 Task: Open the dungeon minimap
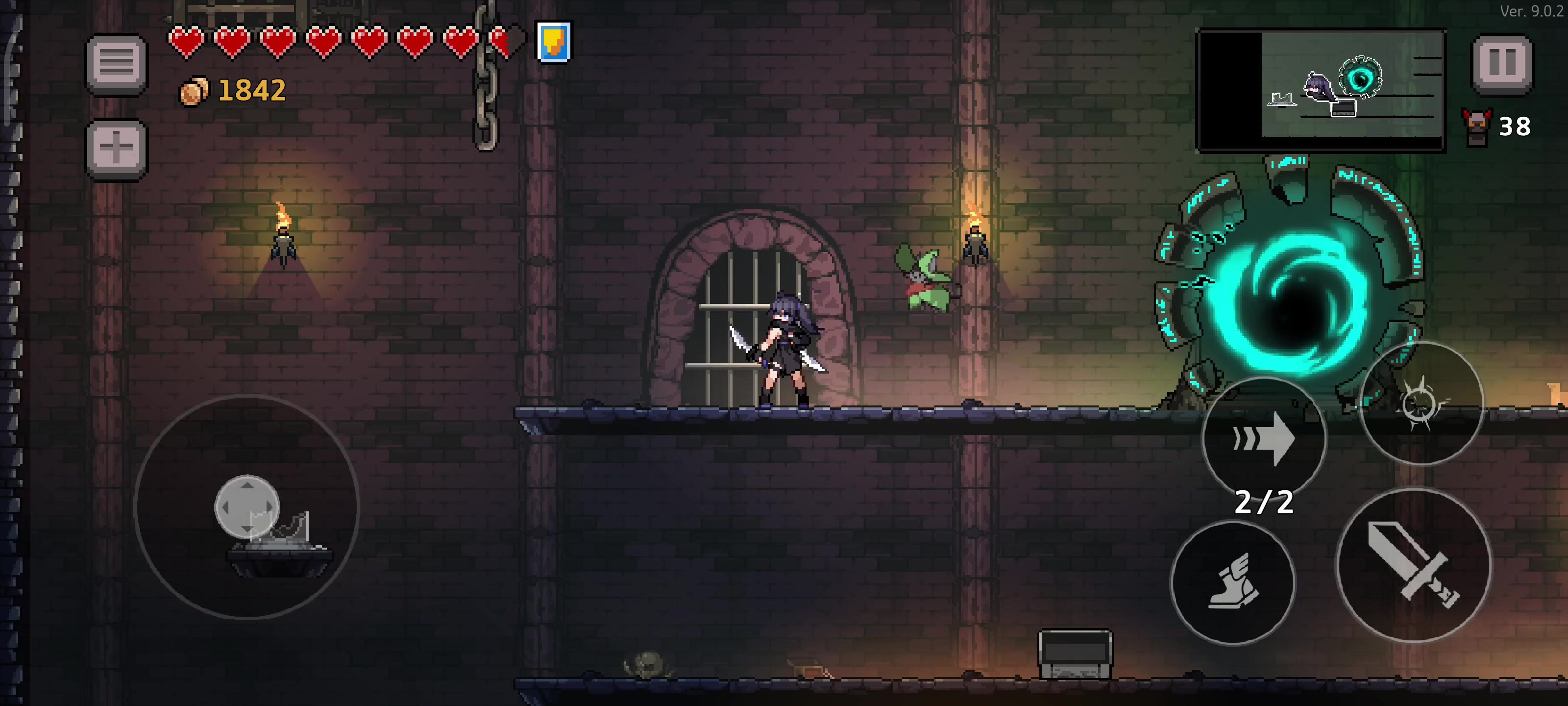pos(1321,90)
